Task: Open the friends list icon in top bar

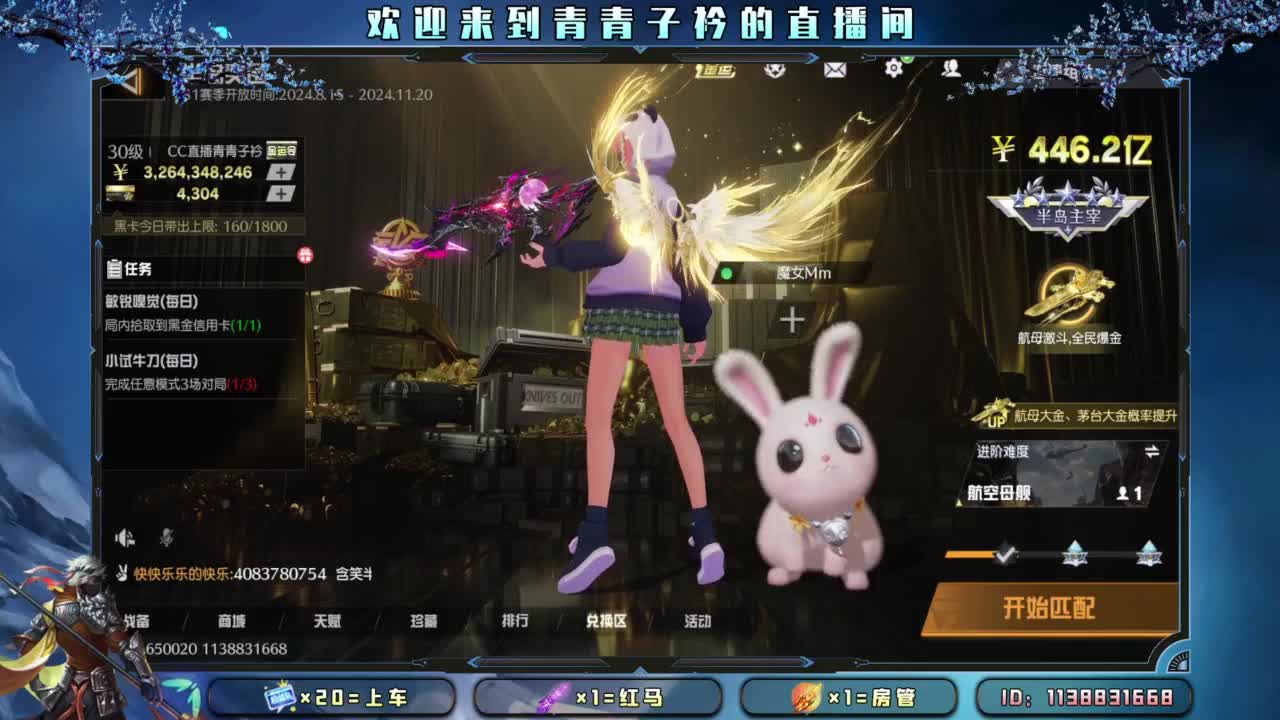Action: click(951, 69)
